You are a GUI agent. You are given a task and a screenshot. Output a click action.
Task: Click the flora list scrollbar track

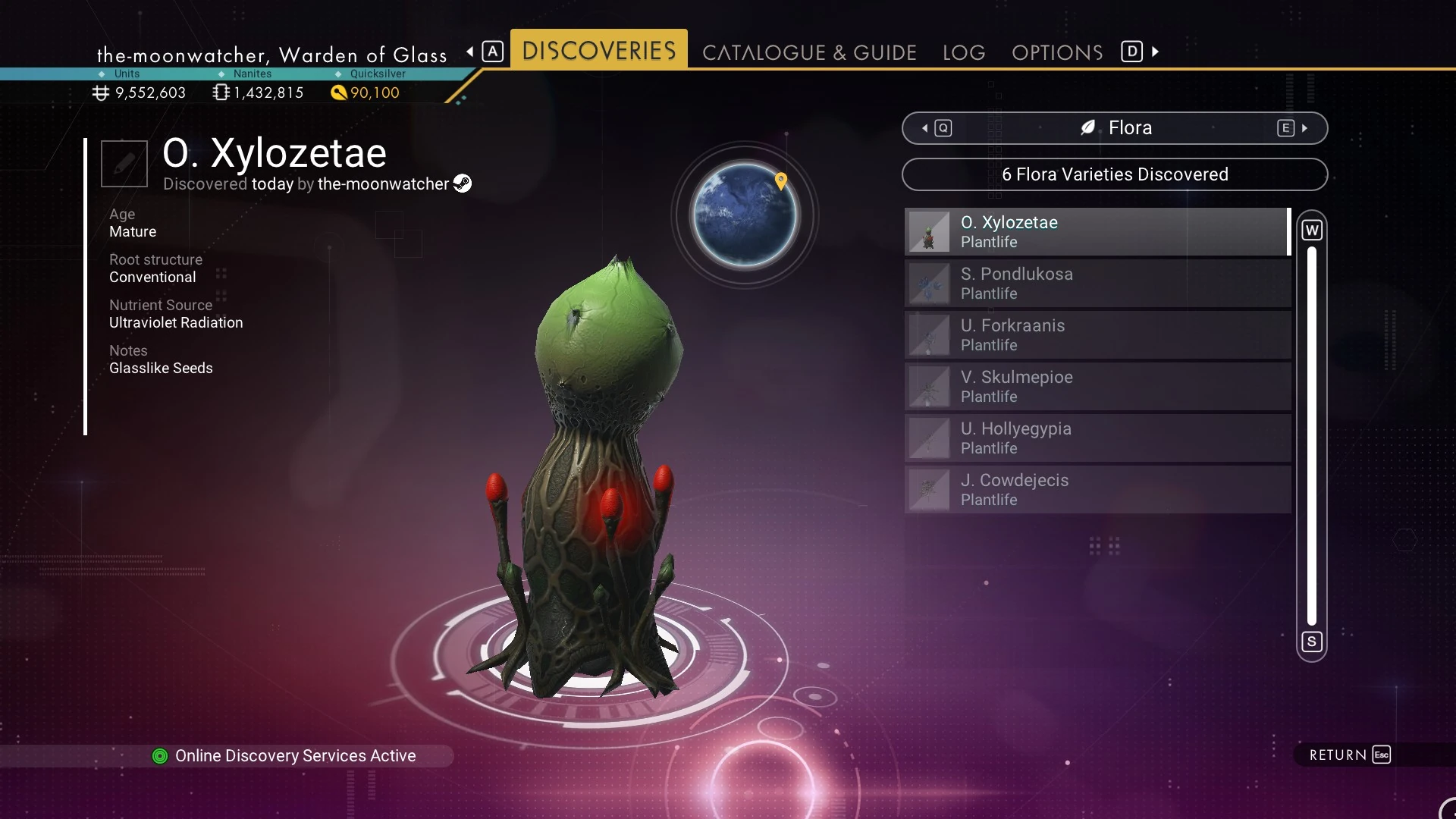(1312, 436)
